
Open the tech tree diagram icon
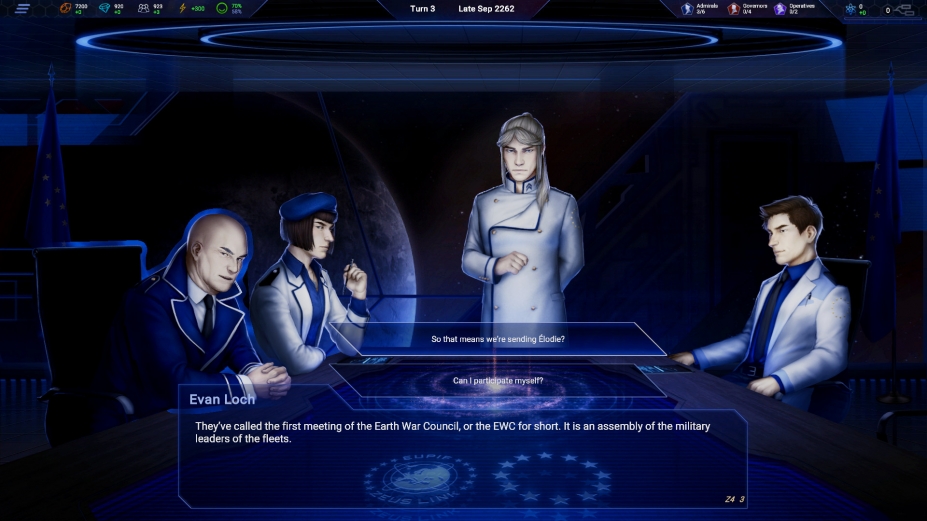tap(905, 10)
